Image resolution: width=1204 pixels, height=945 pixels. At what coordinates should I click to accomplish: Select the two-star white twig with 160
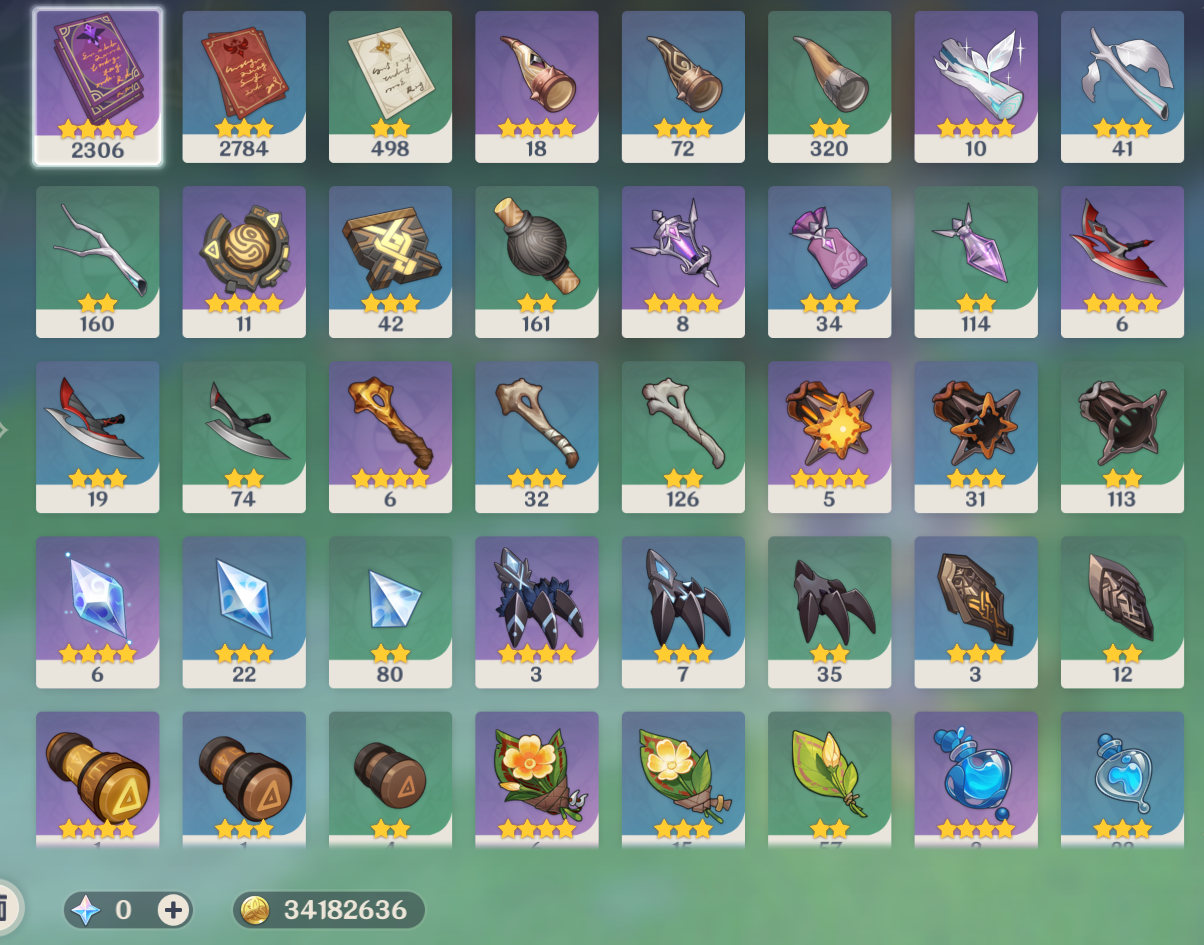pos(97,260)
